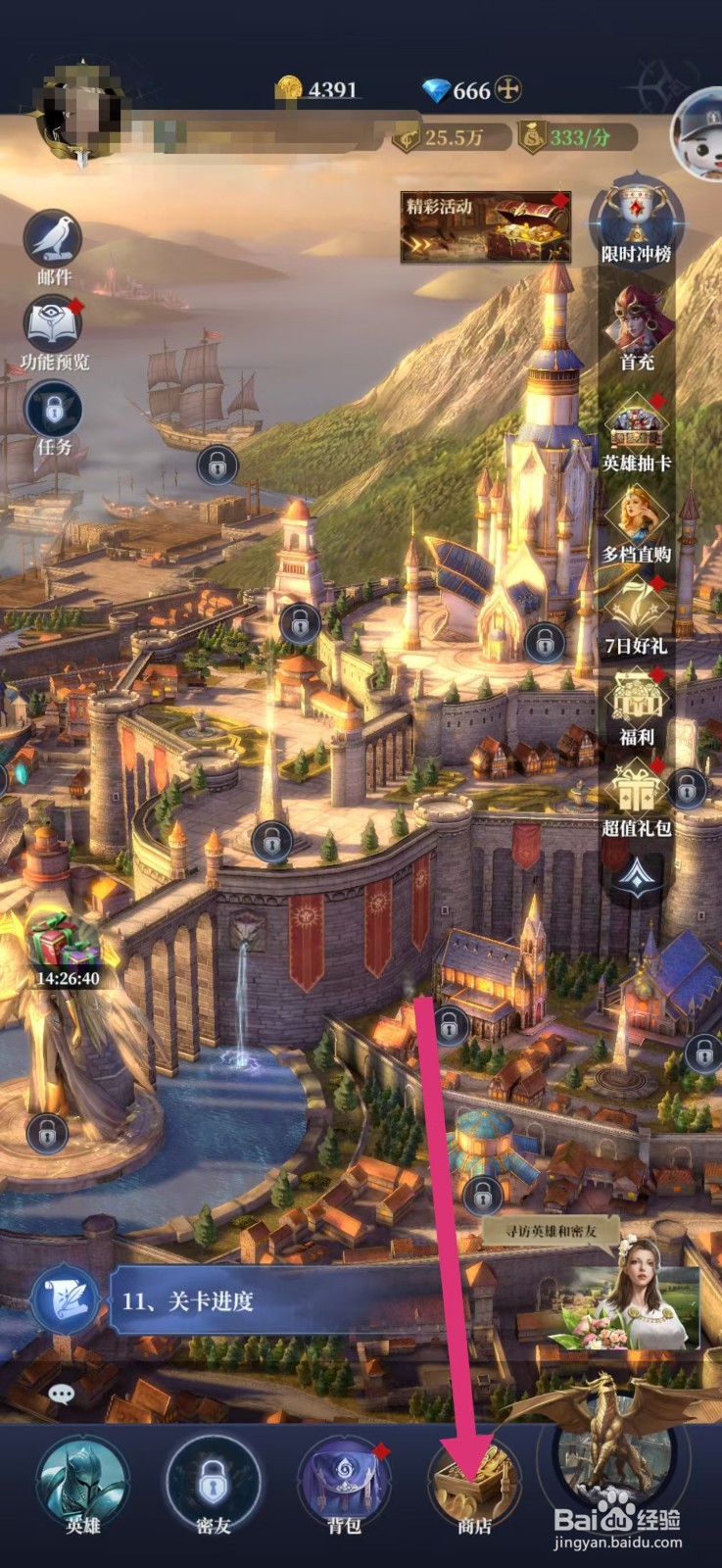The width and height of the screenshot is (722, 1568).
Task: Open the 背包 backpack
Action: point(343,1482)
